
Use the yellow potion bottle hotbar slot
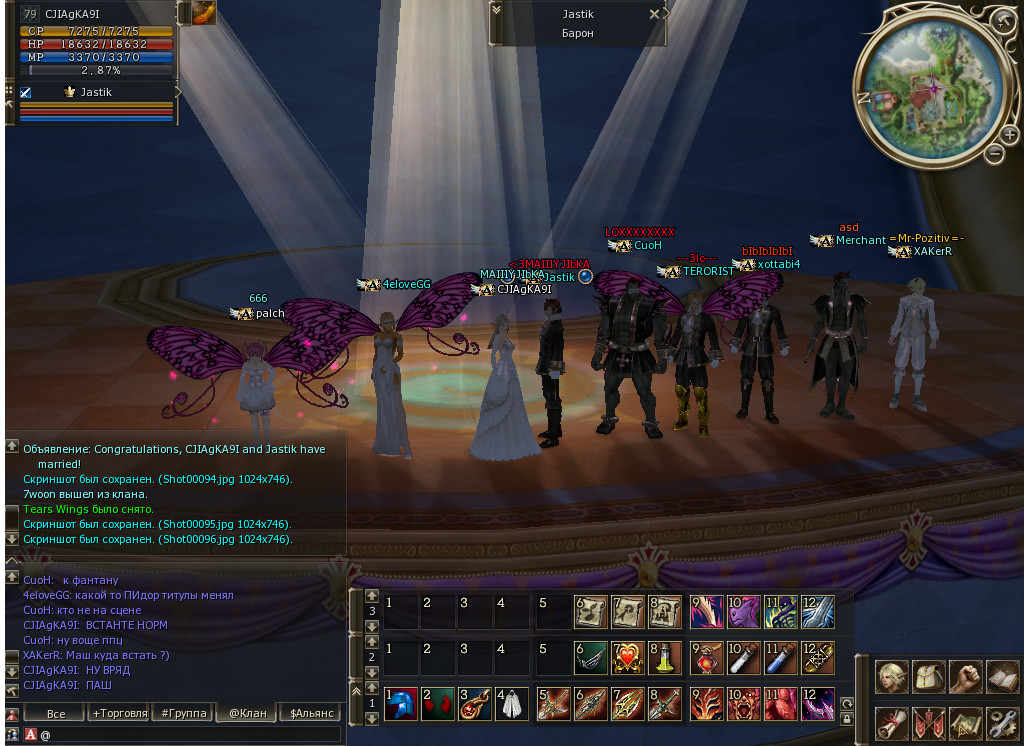[661, 657]
